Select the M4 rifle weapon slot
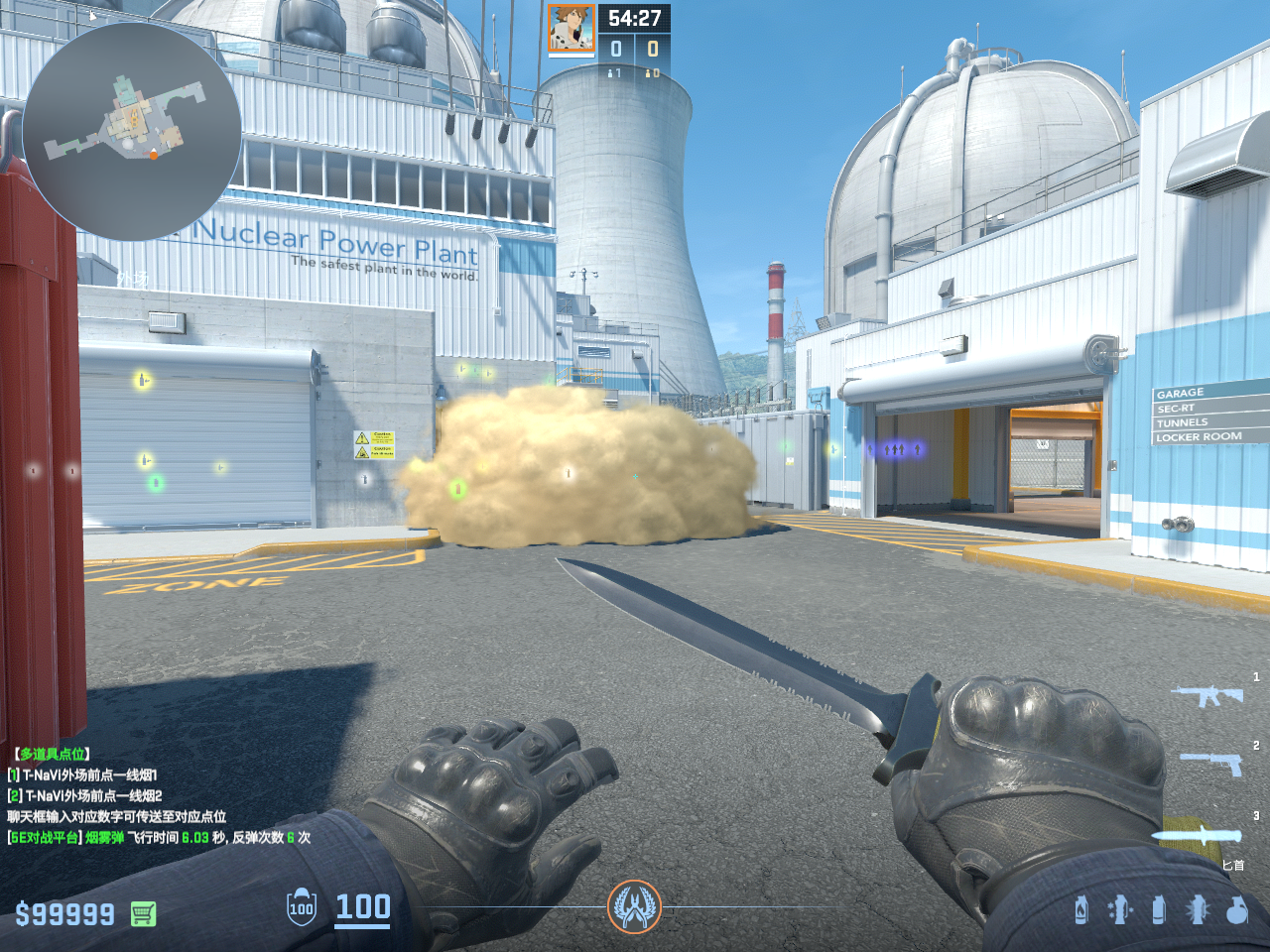 point(1207,695)
